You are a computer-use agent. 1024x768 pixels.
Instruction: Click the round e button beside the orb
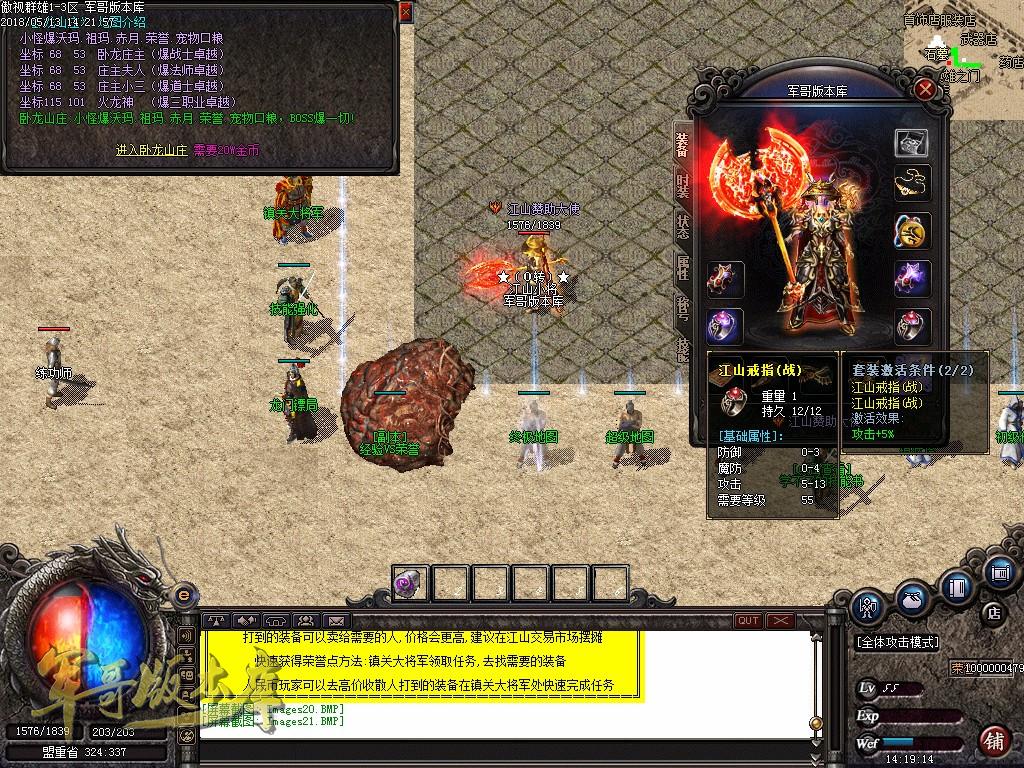[x=182, y=595]
